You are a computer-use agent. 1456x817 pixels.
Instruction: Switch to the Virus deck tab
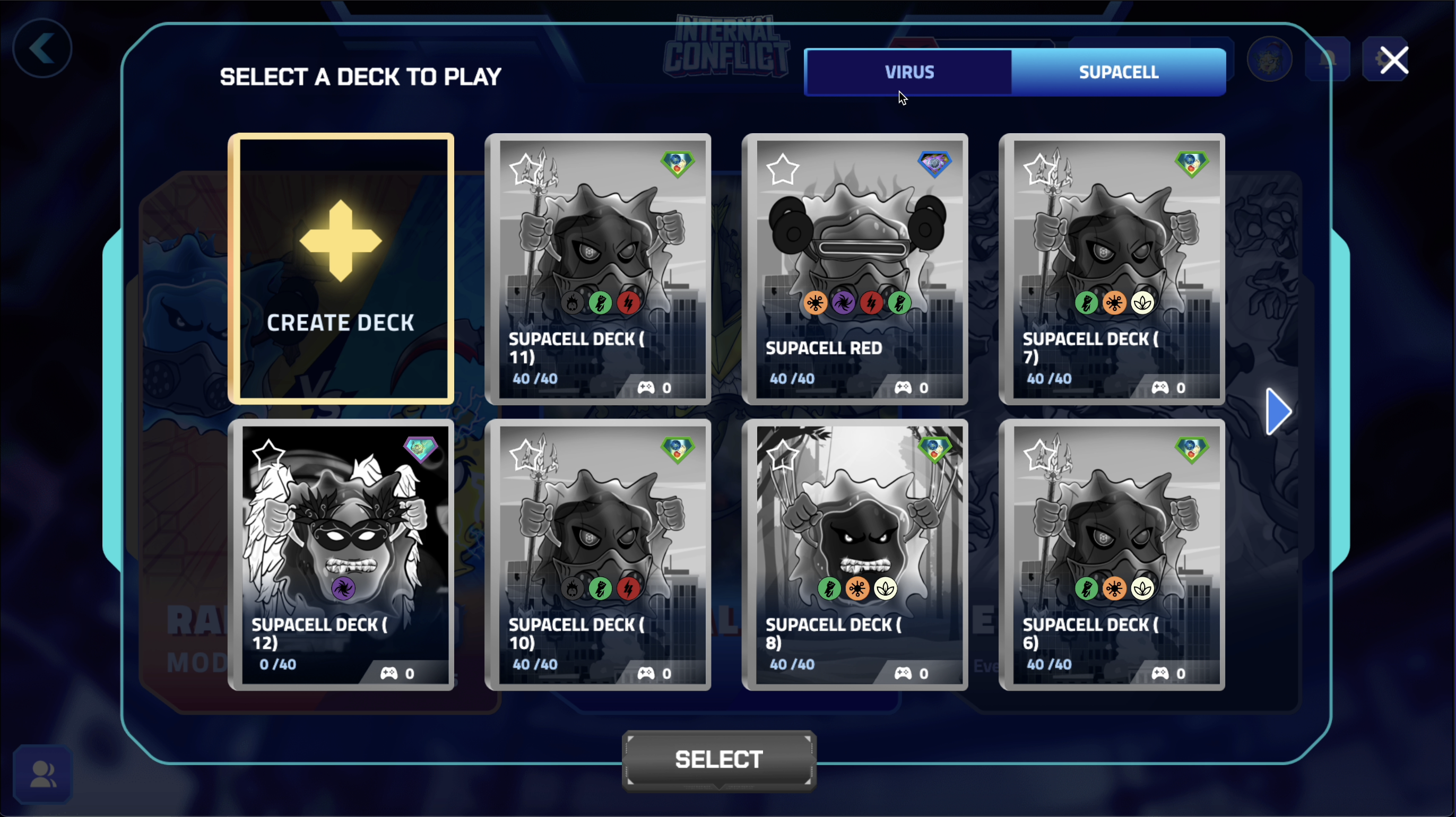(908, 72)
